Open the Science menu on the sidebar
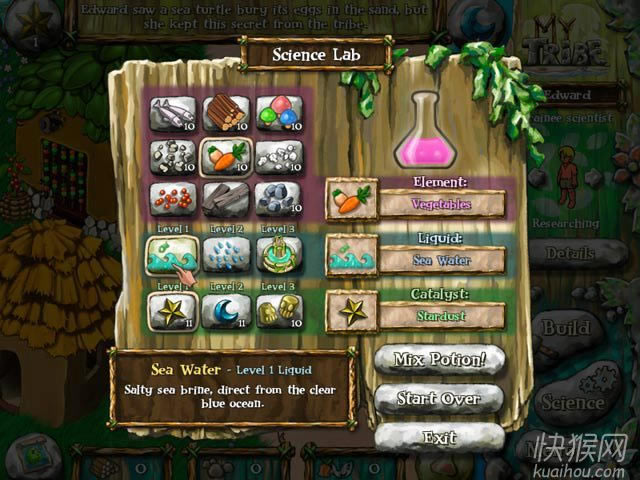The image size is (640, 480). point(572,402)
